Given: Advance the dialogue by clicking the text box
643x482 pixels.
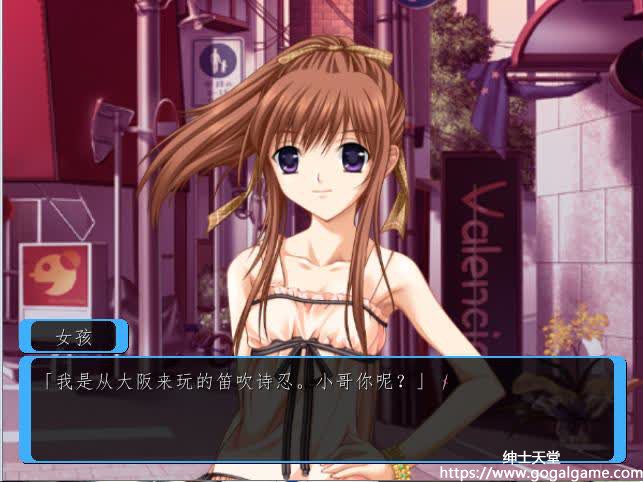Looking at the screenshot, I should [x=321, y=408].
